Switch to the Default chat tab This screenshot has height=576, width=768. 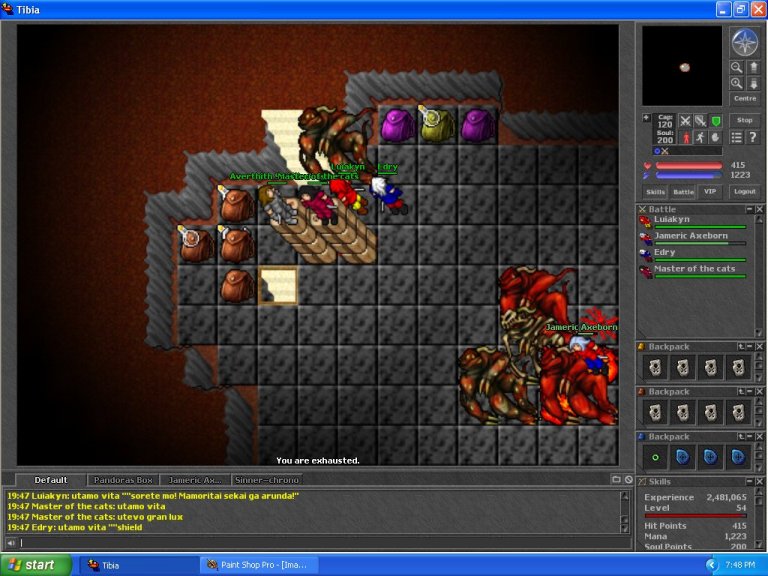click(50, 480)
